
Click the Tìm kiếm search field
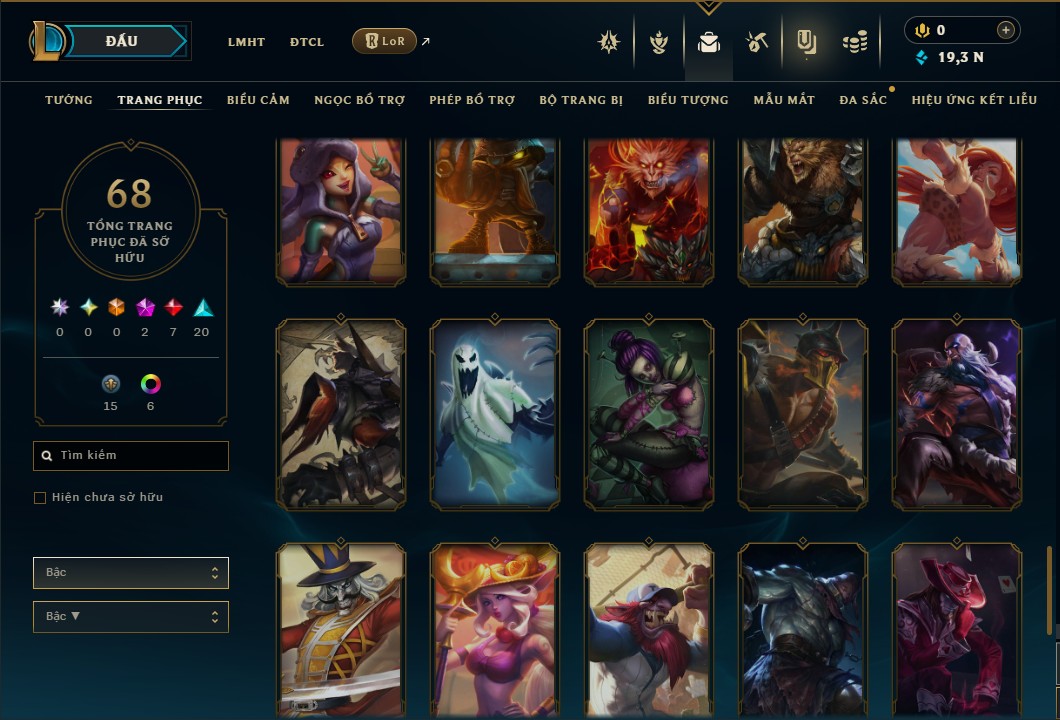click(x=131, y=456)
